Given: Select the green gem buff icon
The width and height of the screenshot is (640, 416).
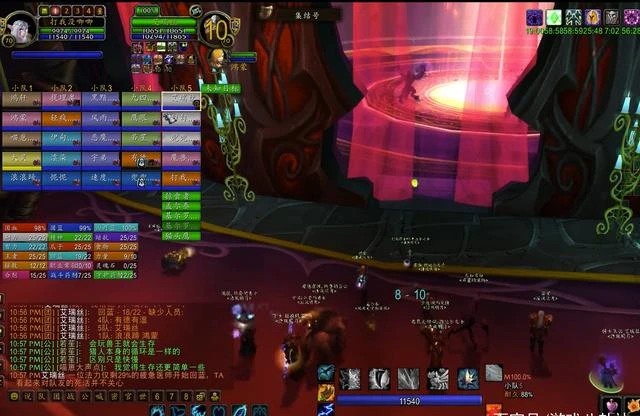Looking at the screenshot, I should point(552,16).
